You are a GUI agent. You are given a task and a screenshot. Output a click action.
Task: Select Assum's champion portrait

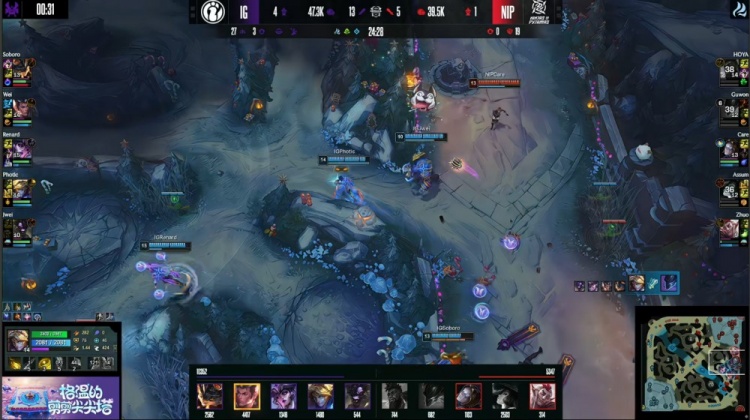tap(727, 189)
